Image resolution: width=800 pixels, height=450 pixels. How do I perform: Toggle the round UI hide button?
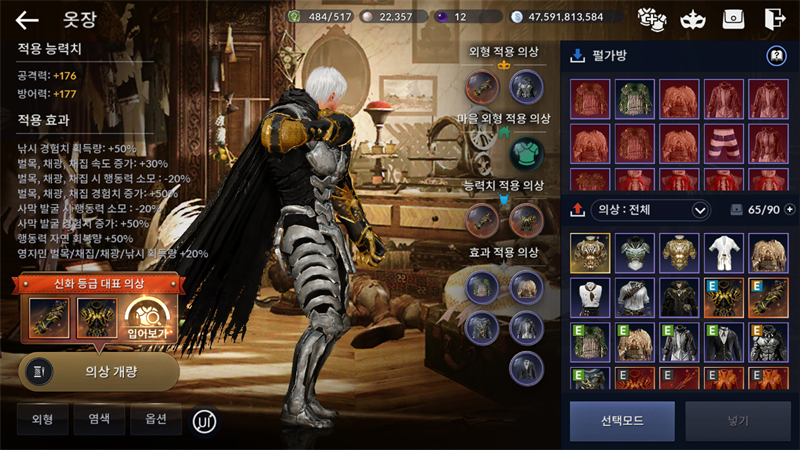[x=204, y=420]
